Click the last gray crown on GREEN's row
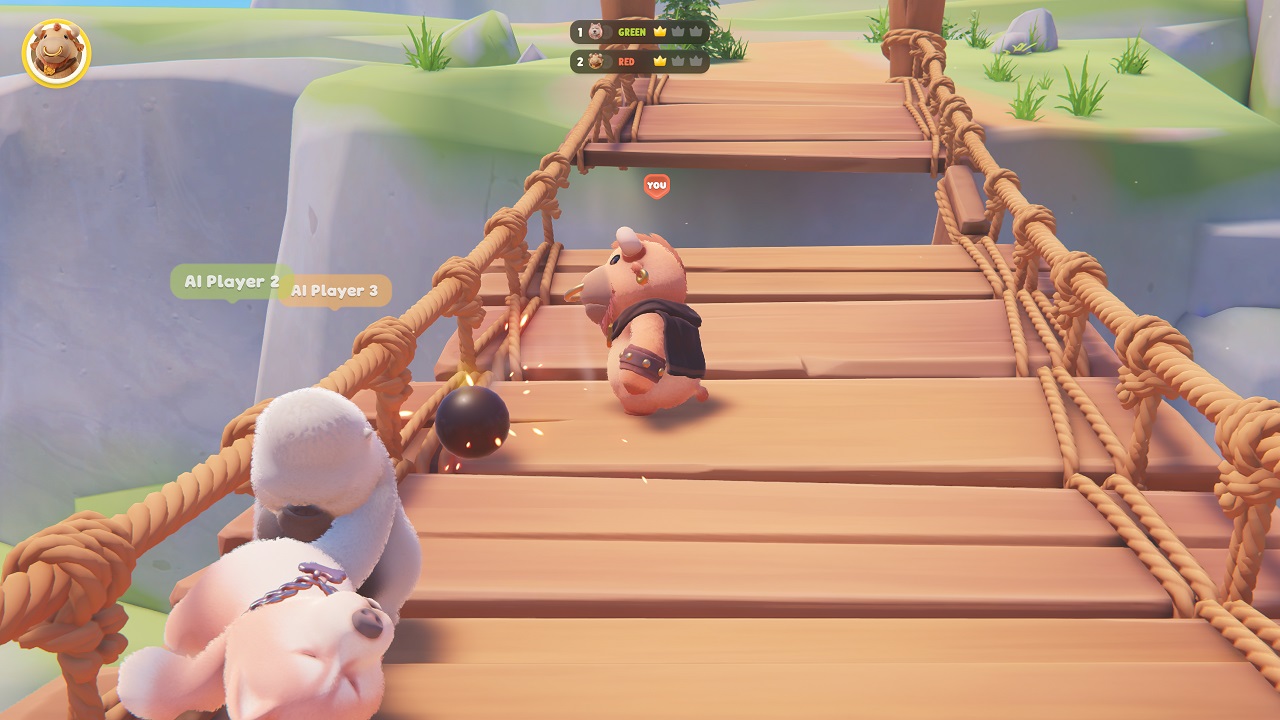The width and height of the screenshot is (1280, 720). tap(696, 31)
